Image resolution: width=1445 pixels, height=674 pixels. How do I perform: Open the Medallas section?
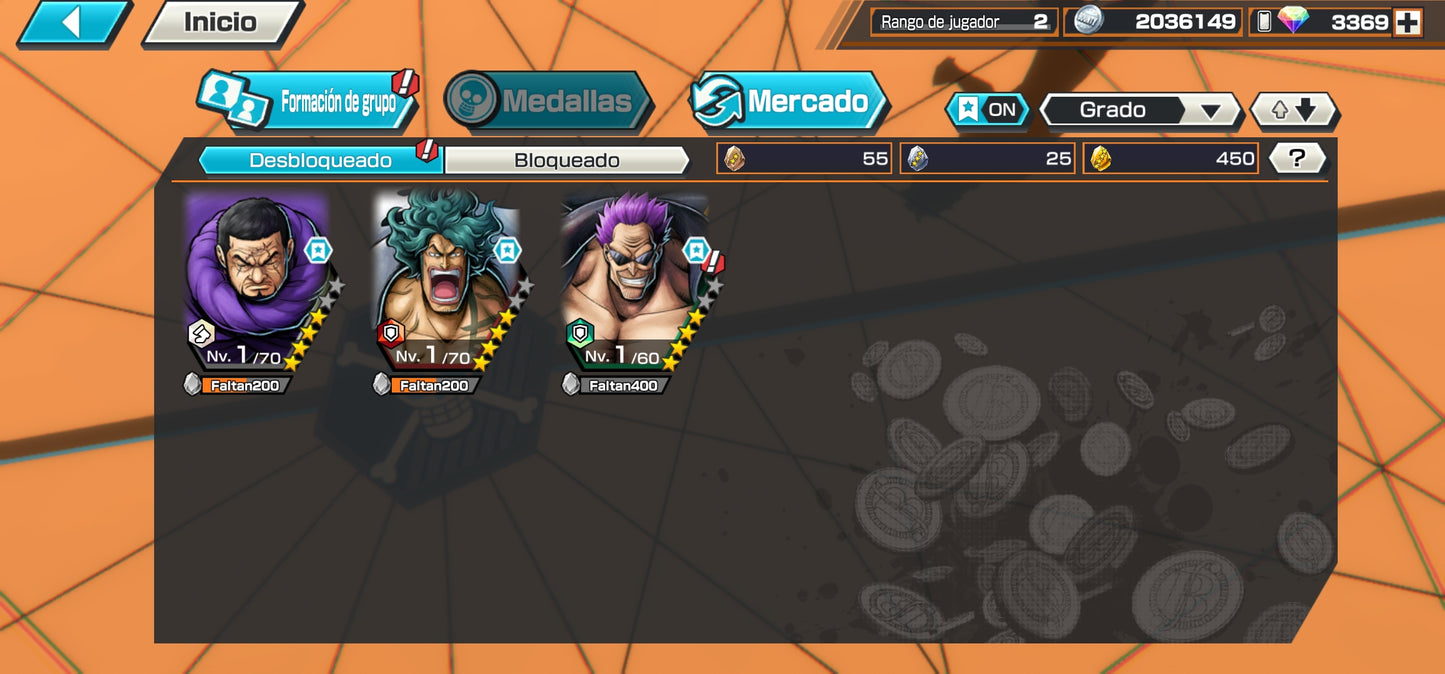548,101
